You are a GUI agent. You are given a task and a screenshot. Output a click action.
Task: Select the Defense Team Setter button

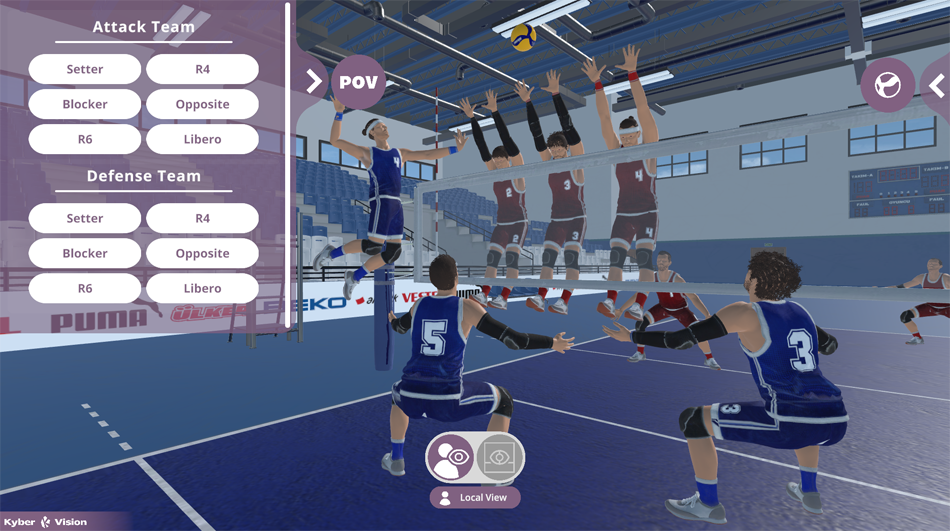click(85, 218)
